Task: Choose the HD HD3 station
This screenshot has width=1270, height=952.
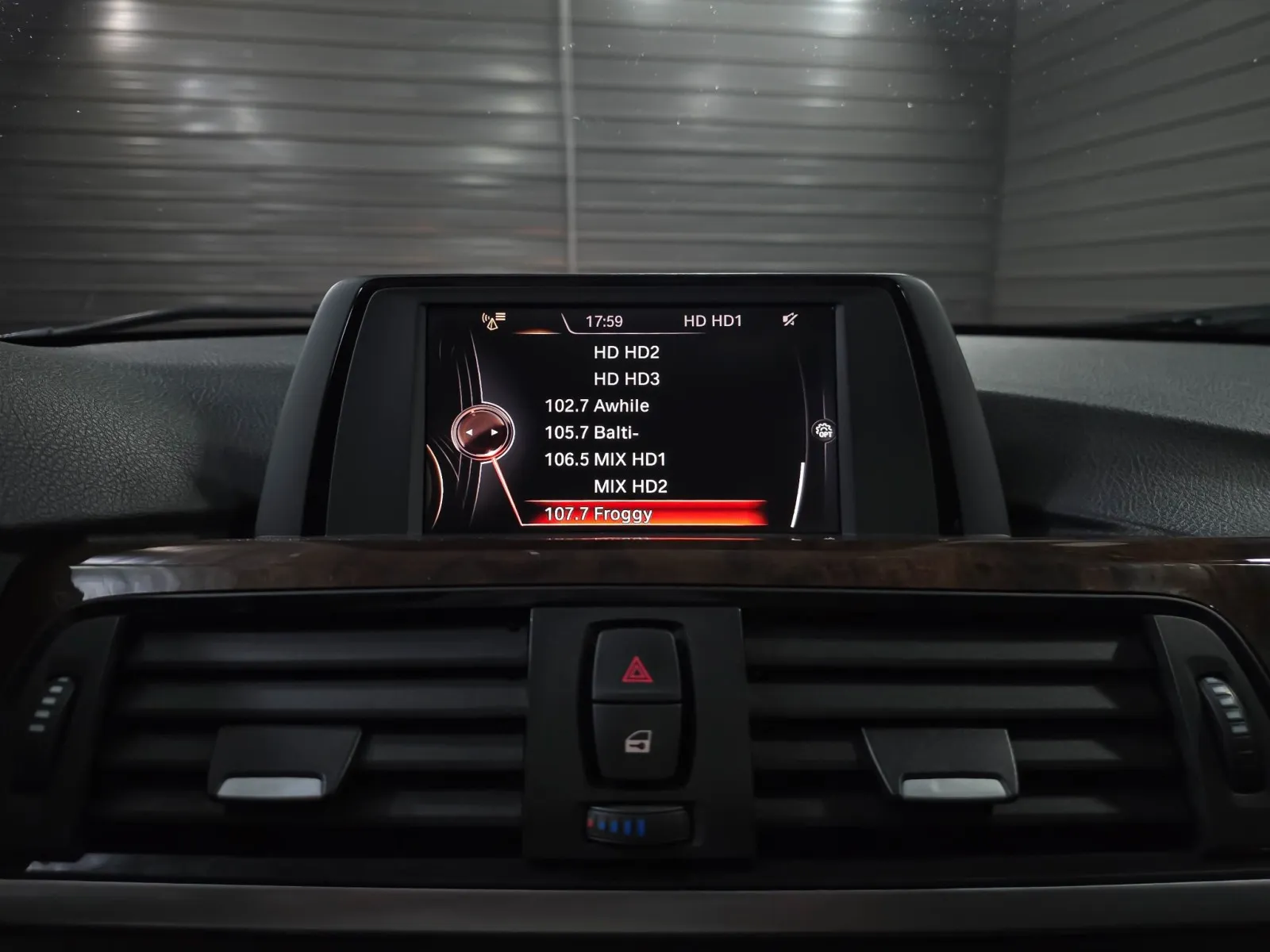Action: click(x=626, y=379)
